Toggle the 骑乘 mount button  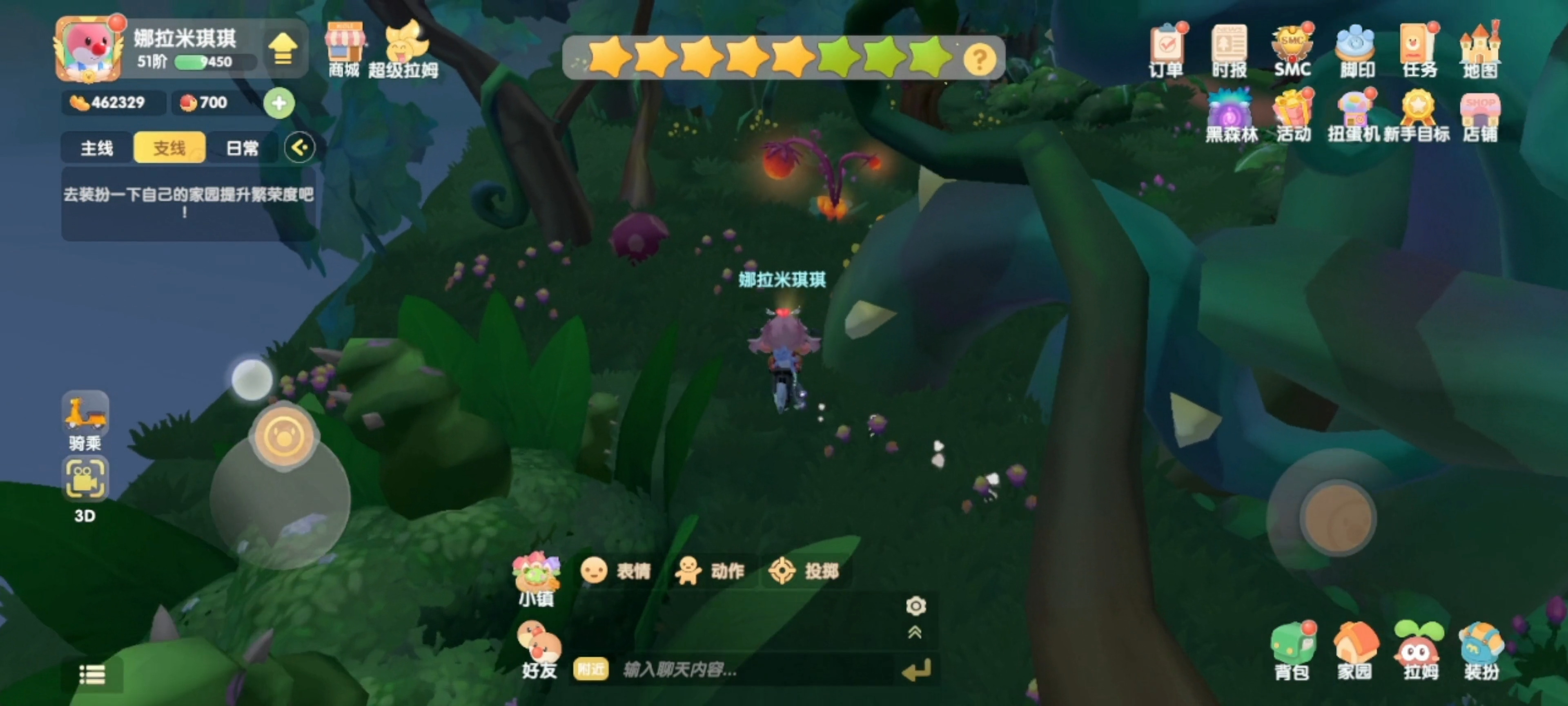coord(85,419)
